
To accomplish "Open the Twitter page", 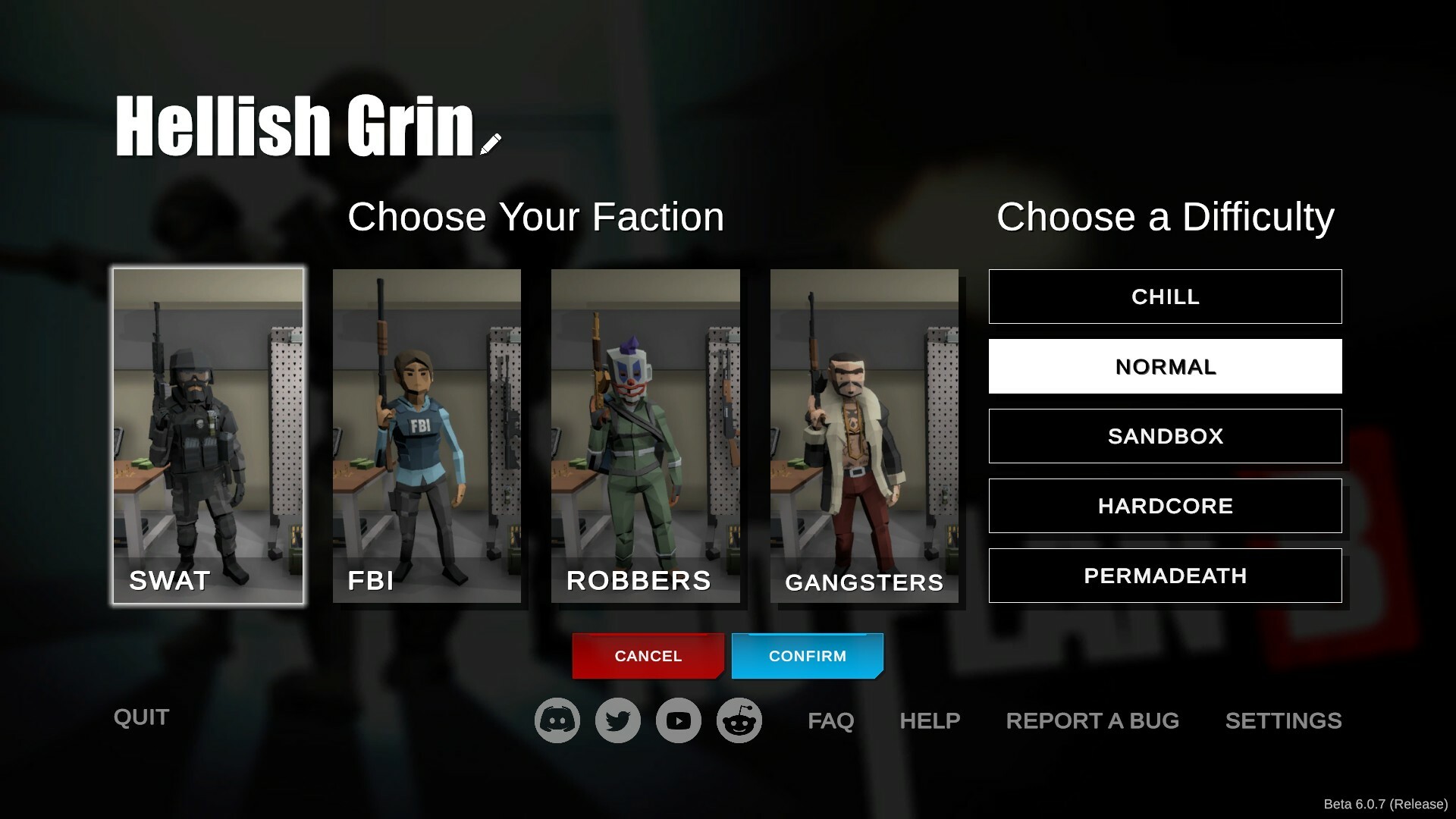I will [x=618, y=720].
